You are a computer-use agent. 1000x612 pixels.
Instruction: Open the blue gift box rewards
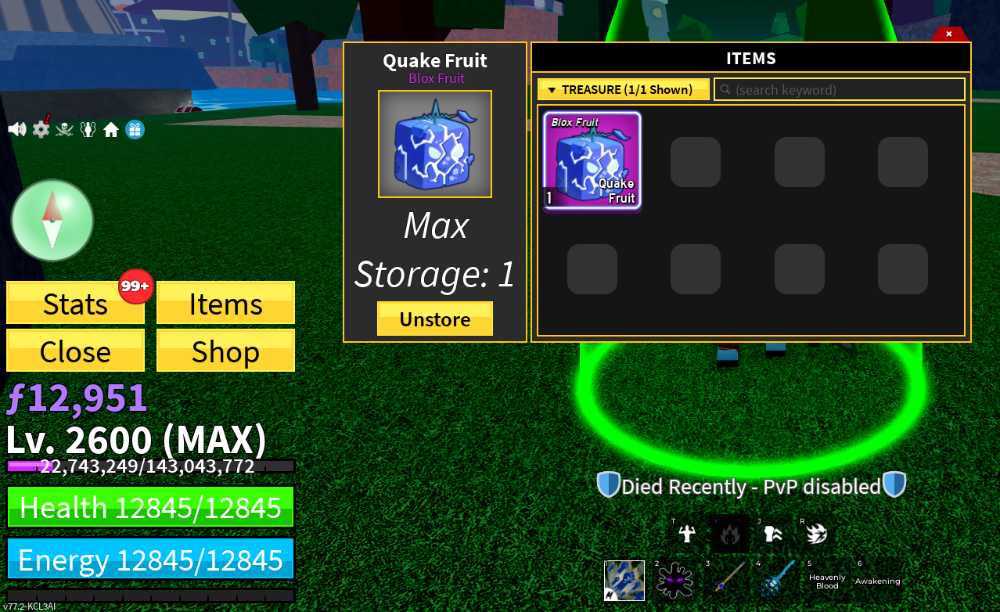coord(135,129)
